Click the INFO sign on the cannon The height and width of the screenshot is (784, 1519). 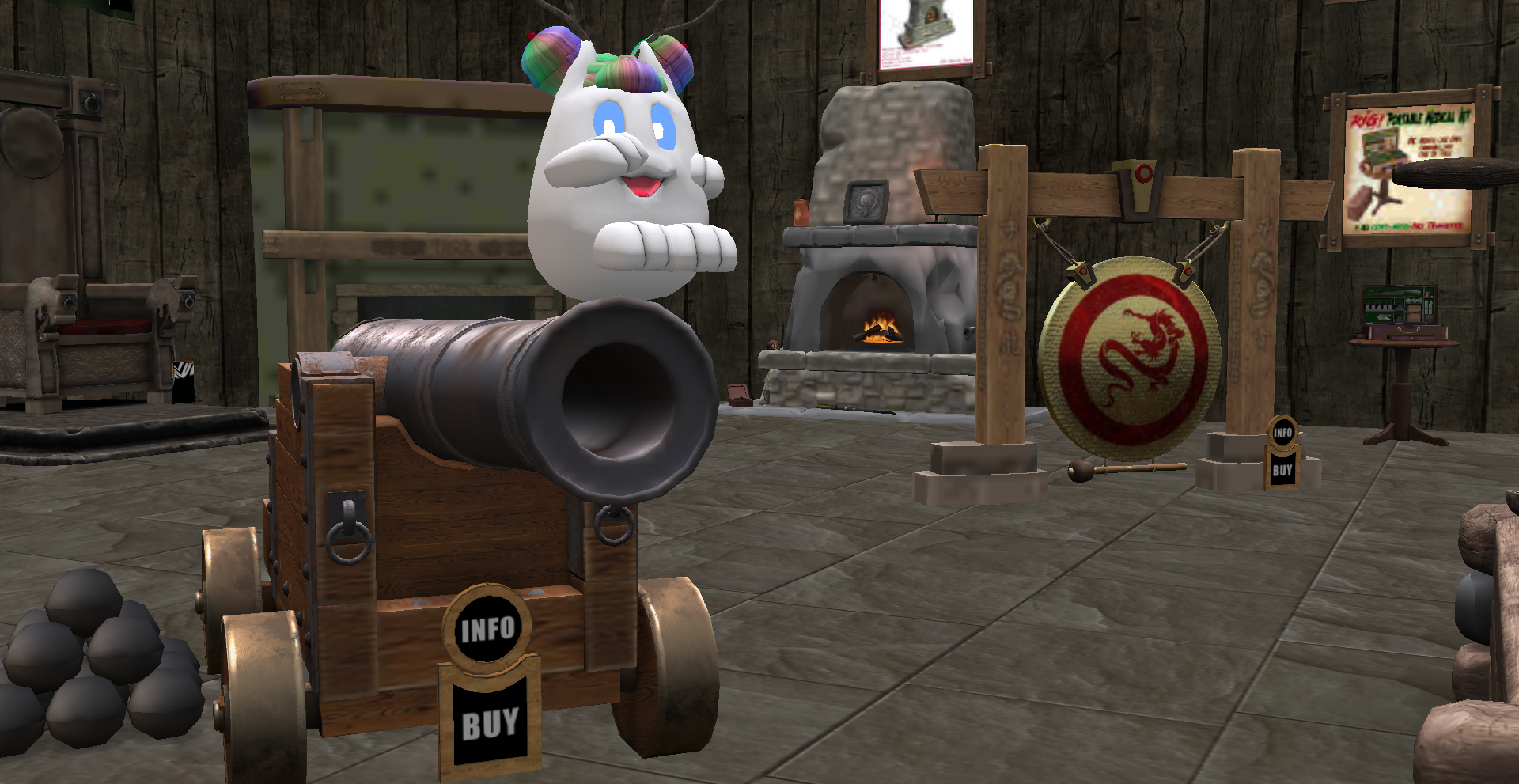pos(487,630)
